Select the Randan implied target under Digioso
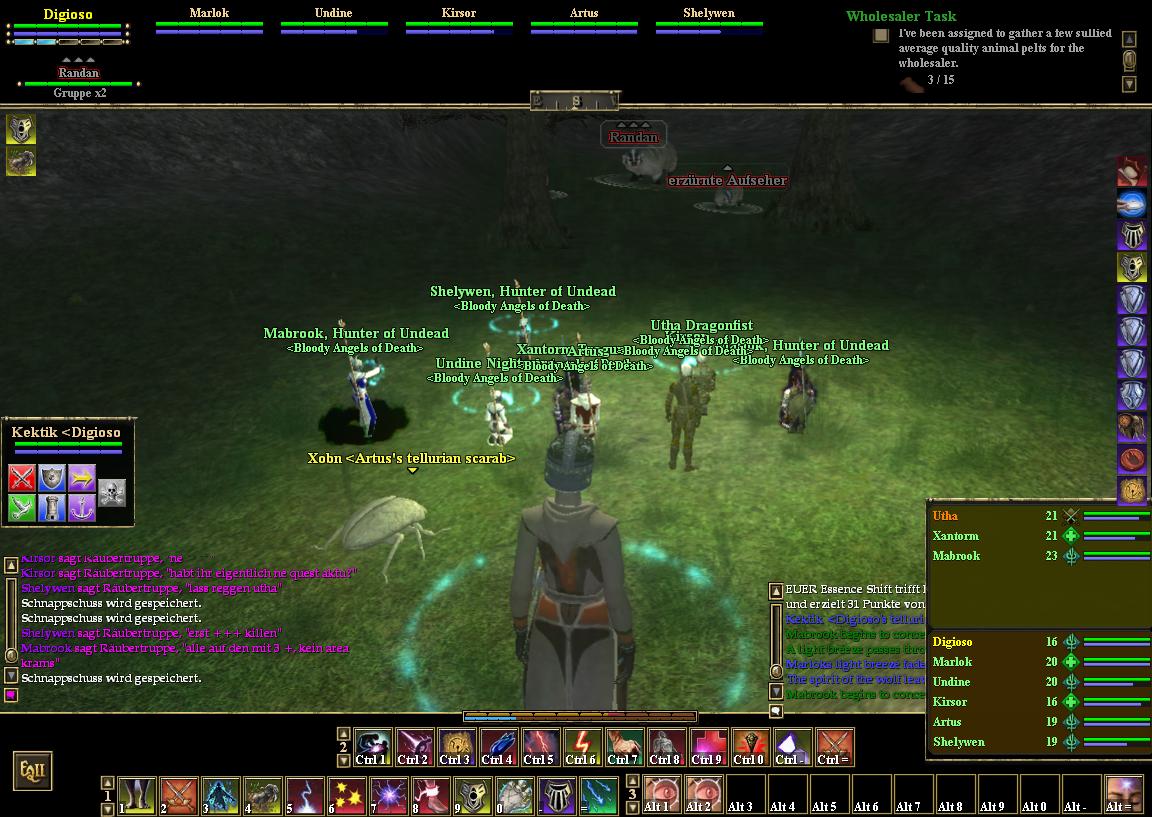The height and width of the screenshot is (817, 1152). pyautogui.click(x=79, y=73)
